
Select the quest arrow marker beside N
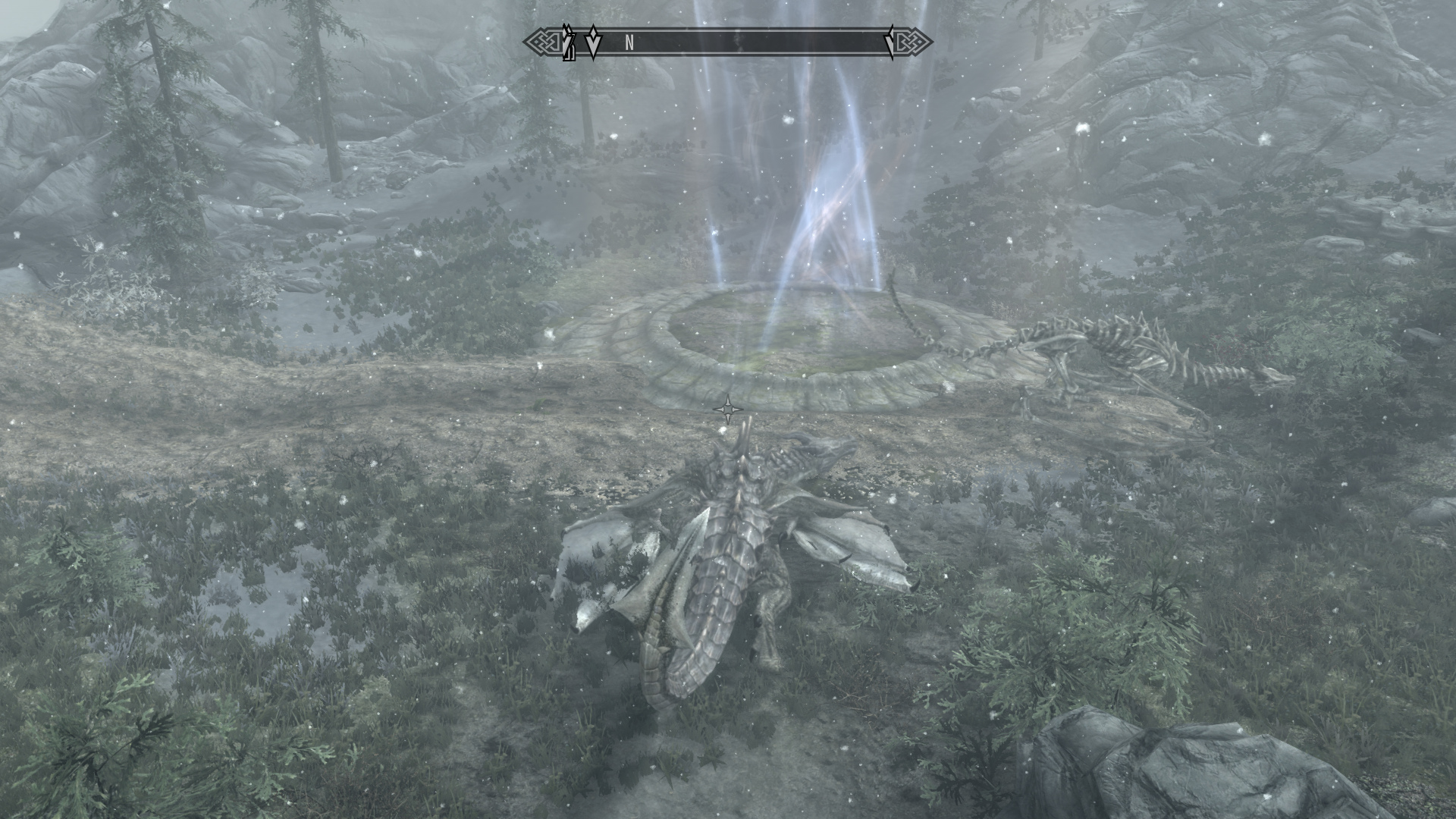[x=593, y=42]
